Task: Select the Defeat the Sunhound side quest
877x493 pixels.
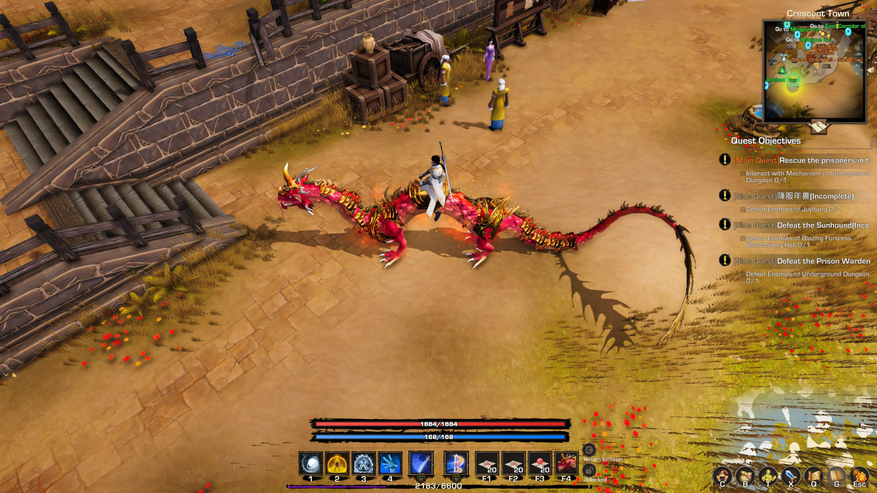Action: coord(801,225)
